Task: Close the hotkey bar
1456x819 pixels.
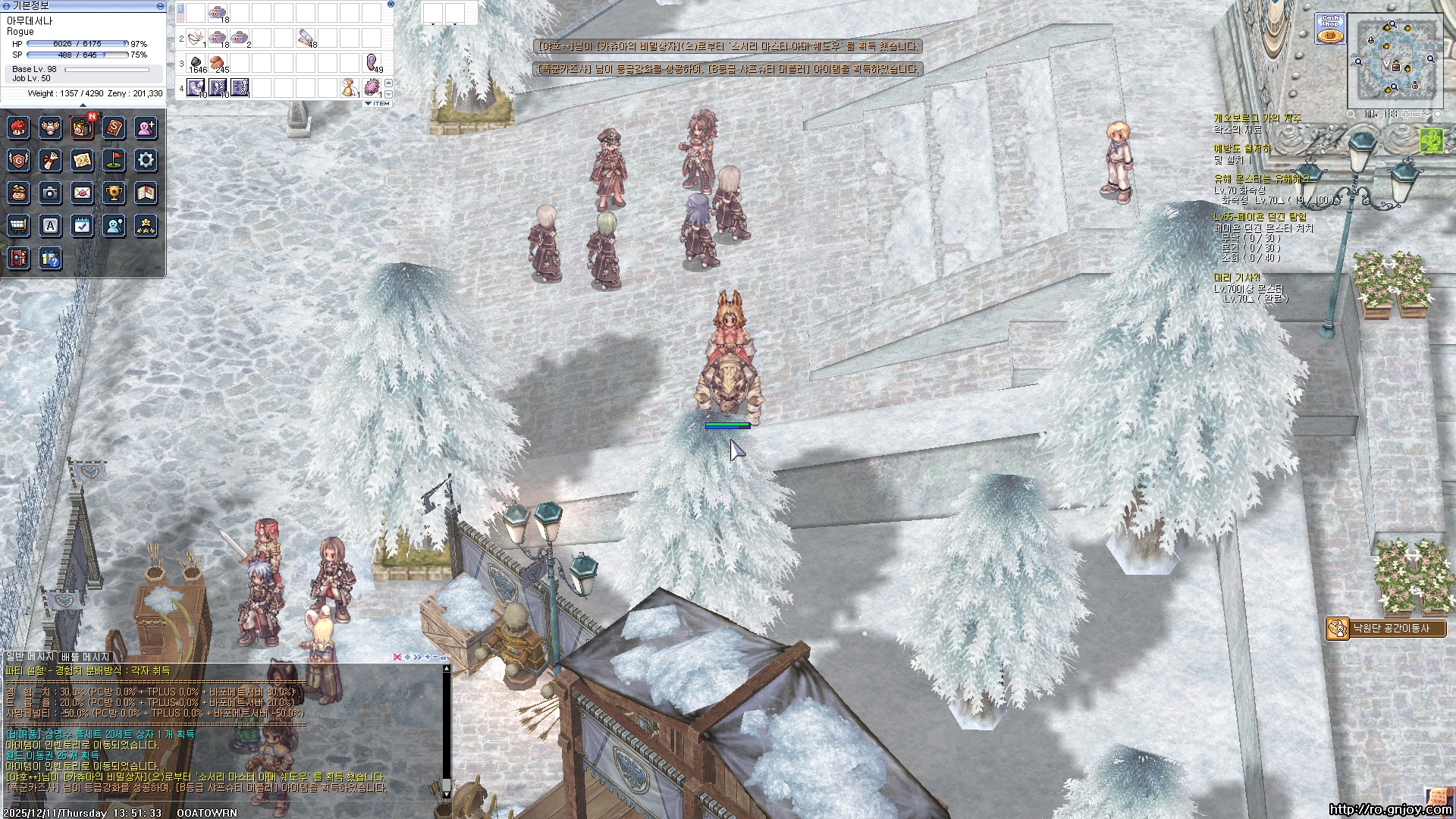Action: pyautogui.click(x=391, y=5)
